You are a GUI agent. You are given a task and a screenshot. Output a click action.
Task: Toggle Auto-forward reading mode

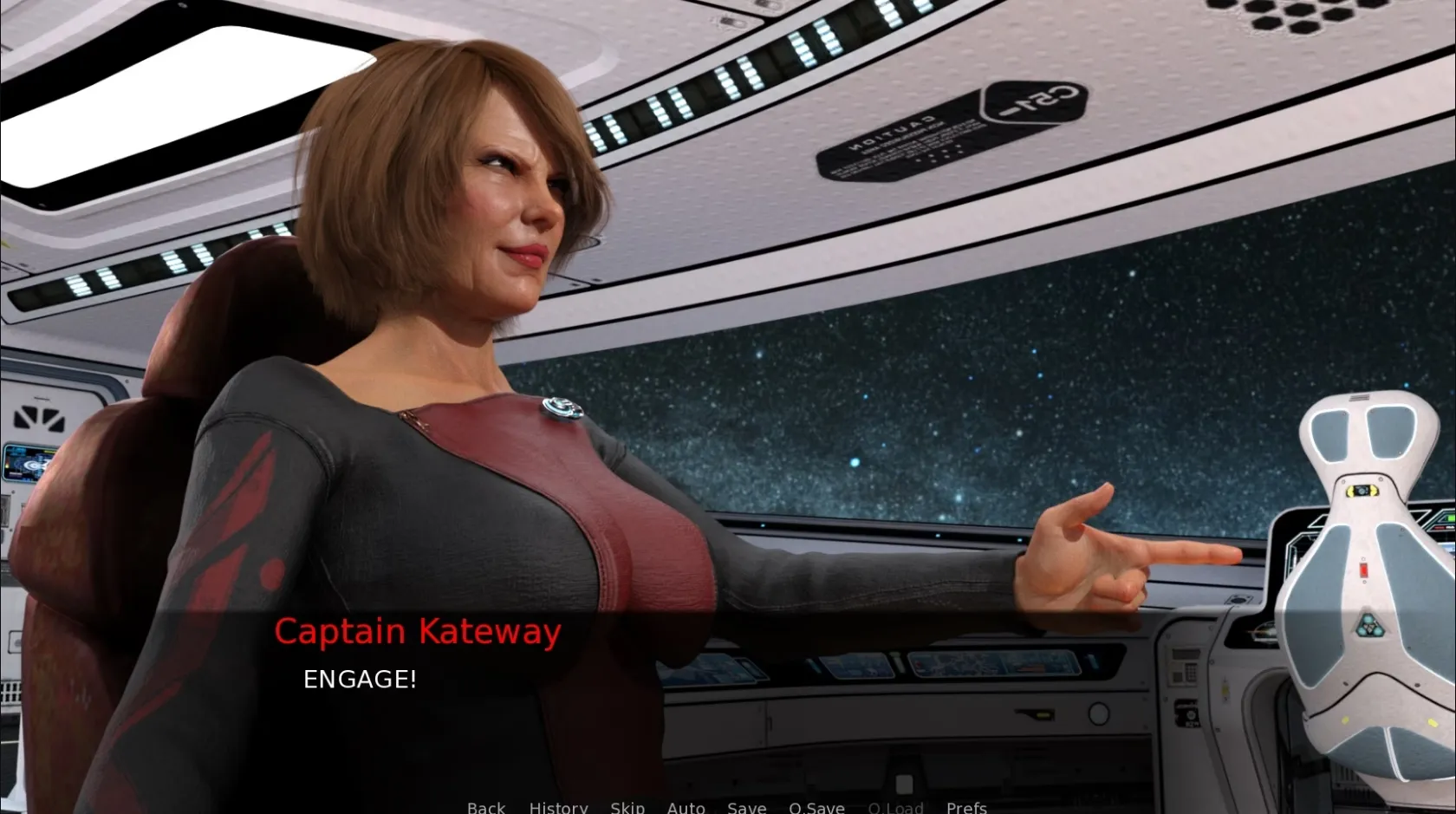[x=686, y=807]
